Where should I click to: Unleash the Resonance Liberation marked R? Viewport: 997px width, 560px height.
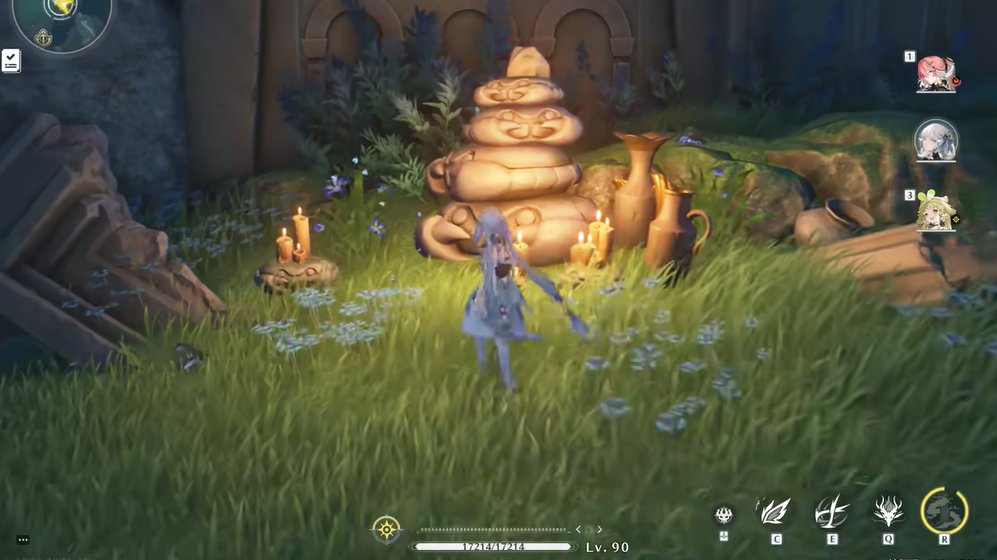click(944, 511)
